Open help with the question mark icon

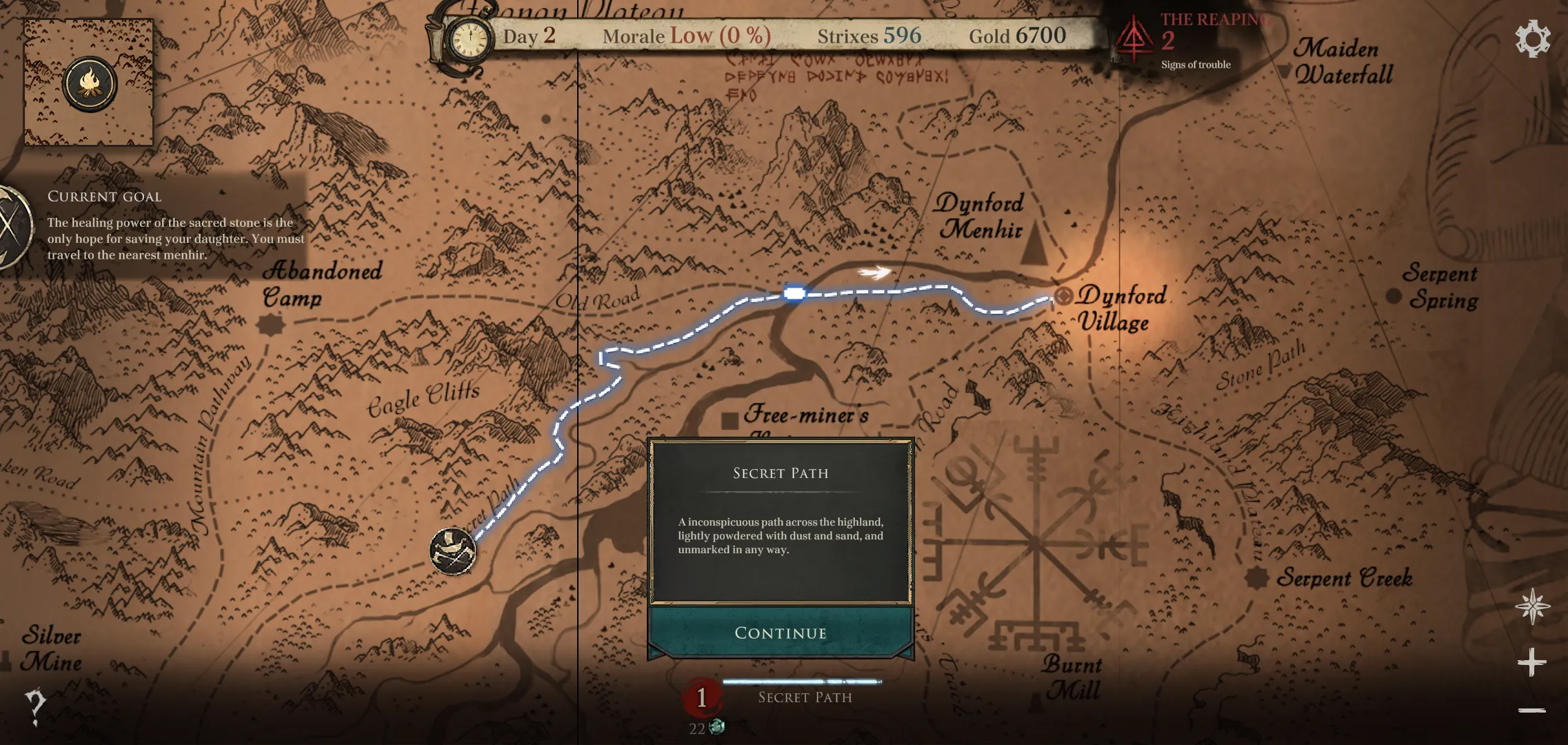[x=34, y=706]
